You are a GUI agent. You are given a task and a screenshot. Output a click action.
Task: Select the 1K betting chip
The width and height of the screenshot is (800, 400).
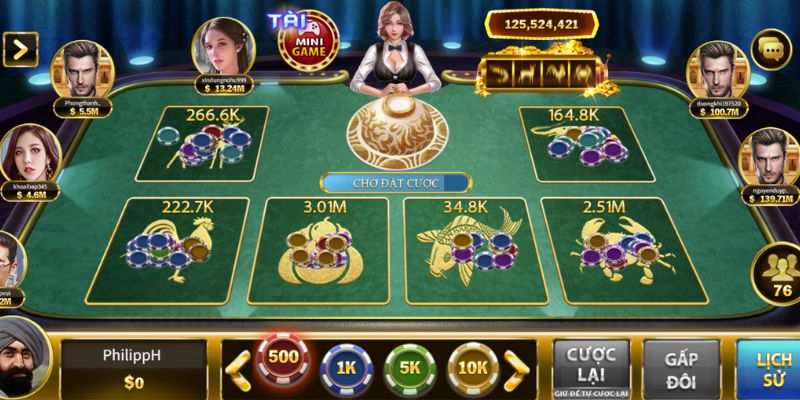pos(344,367)
